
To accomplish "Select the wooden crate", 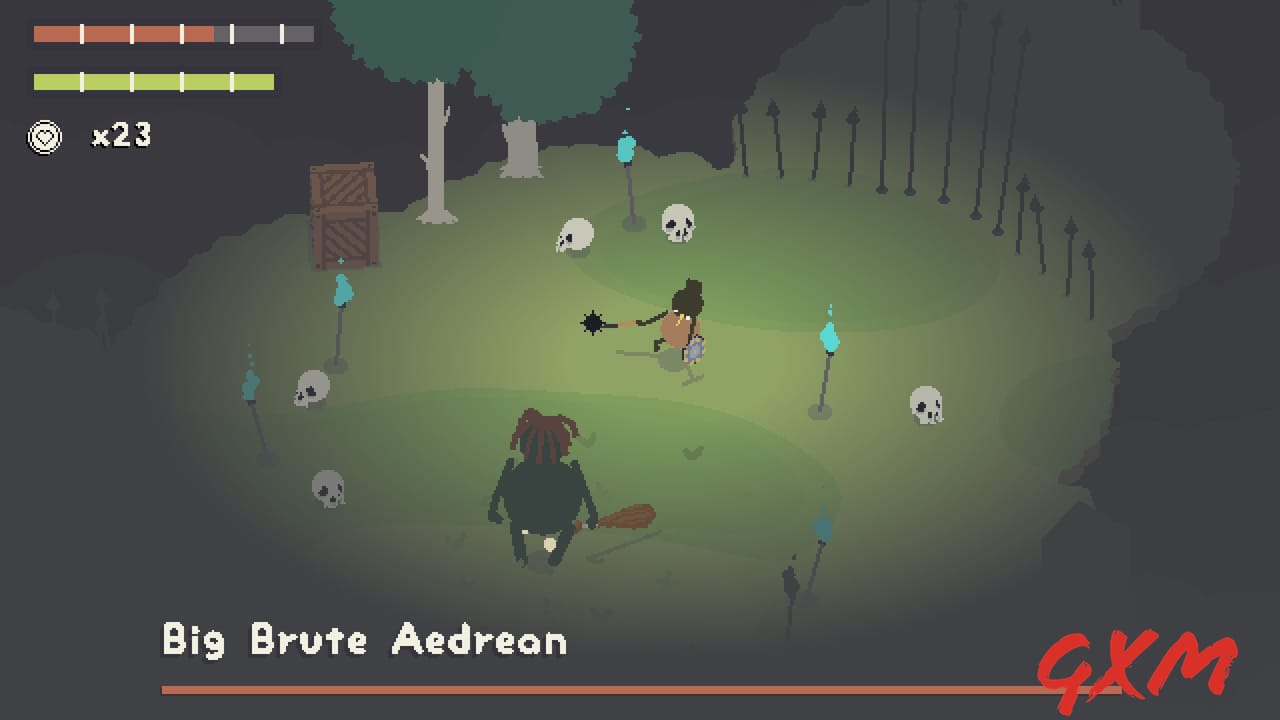I will click(344, 215).
